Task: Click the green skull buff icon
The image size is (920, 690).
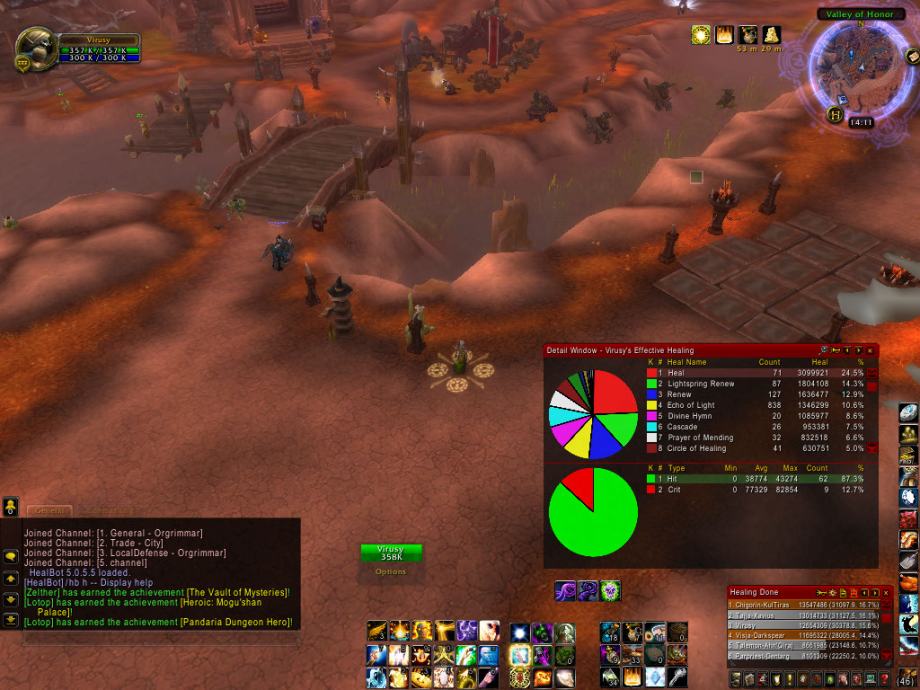Action: pos(610,591)
